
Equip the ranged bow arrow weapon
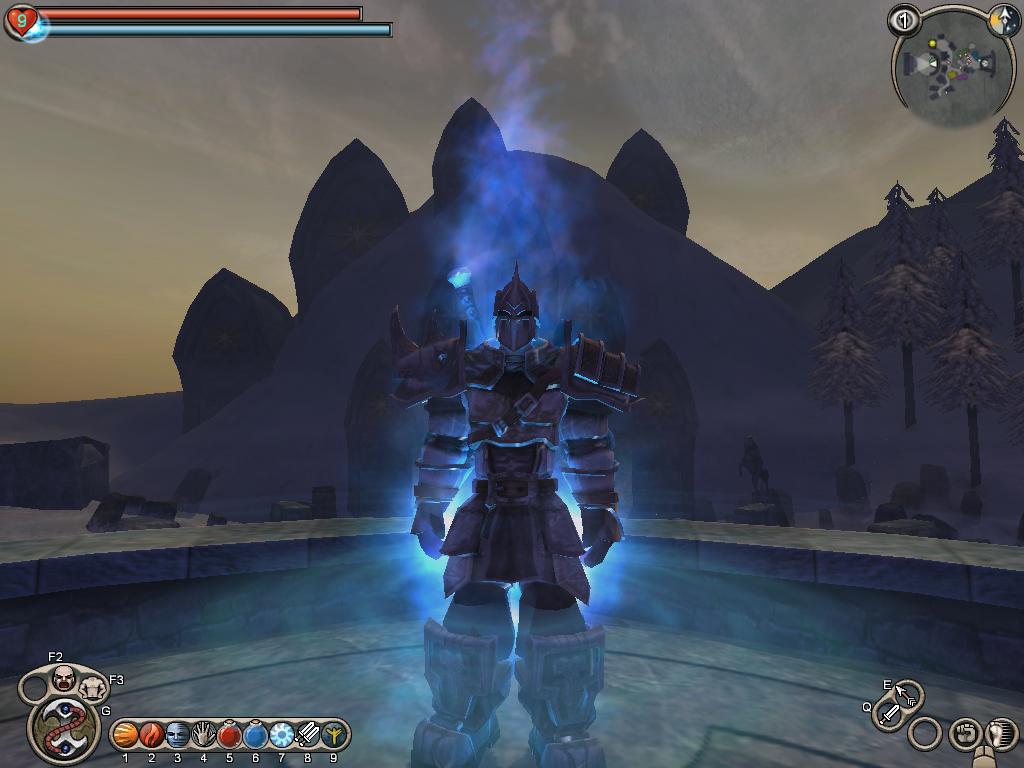[906, 694]
